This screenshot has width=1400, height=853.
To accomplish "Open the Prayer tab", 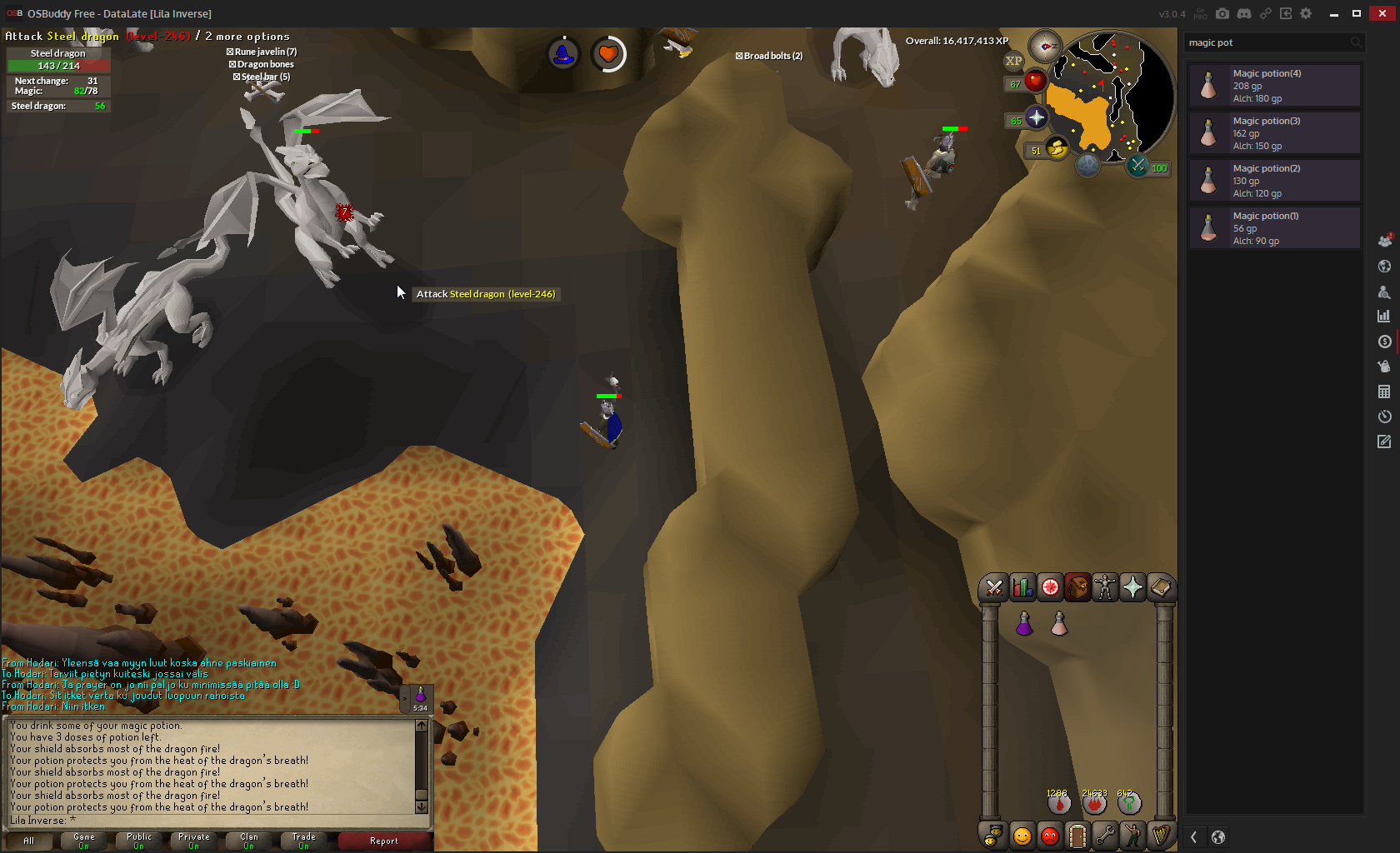I will coord(1132,588).
